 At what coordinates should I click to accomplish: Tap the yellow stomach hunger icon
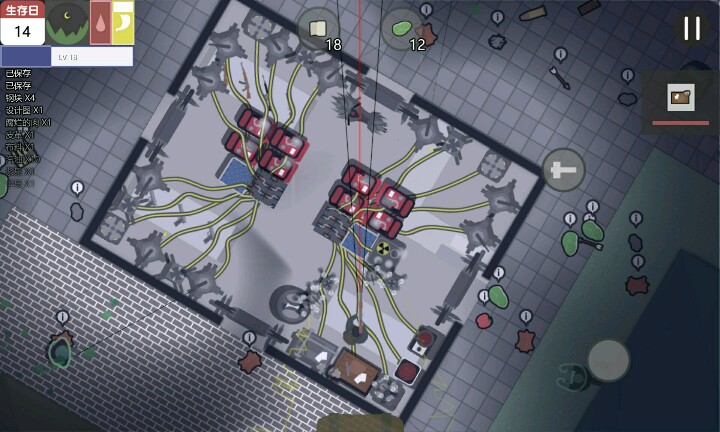click(123, 22)
